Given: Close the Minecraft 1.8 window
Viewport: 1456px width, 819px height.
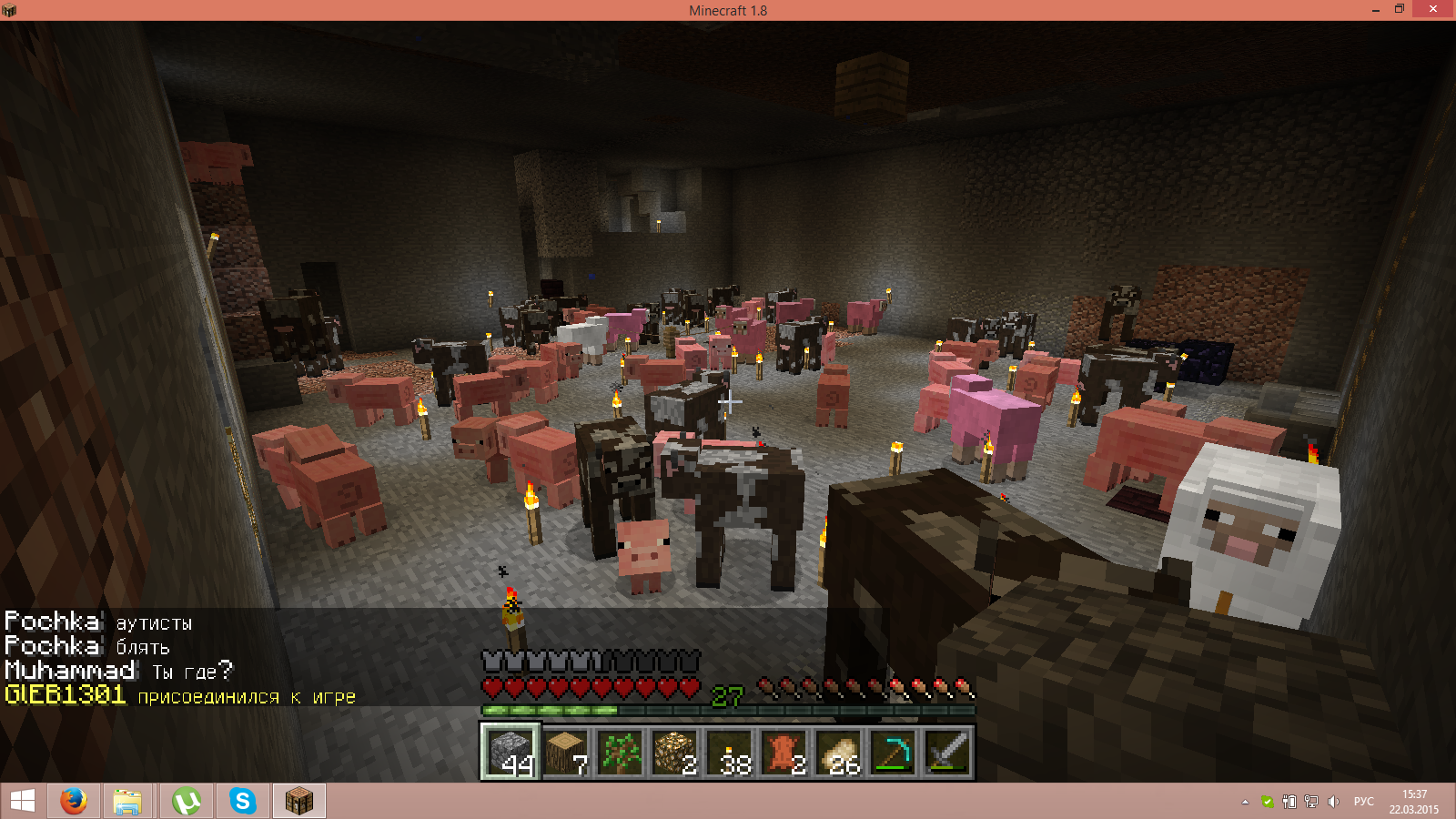Looking at the screenshot, I should pyautogui.click(x=1433, y=9).
